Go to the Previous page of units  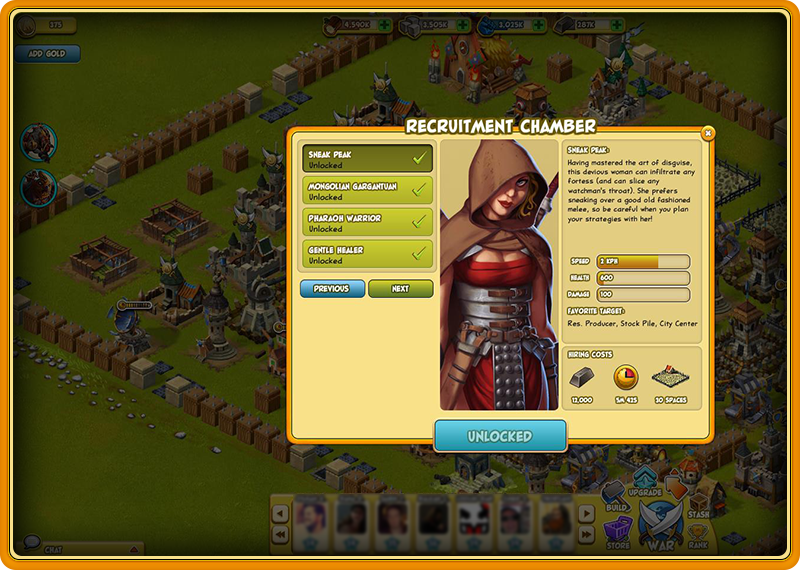332,289
